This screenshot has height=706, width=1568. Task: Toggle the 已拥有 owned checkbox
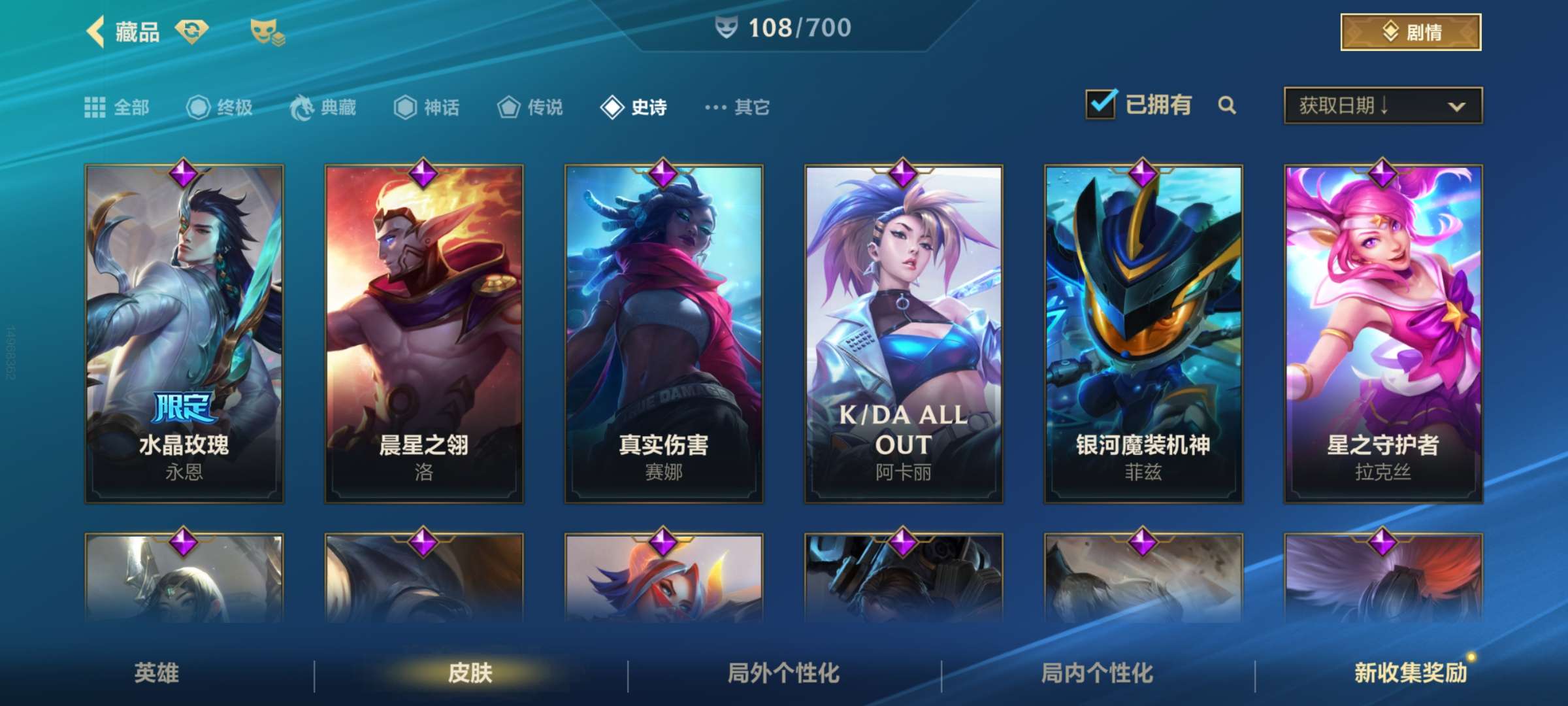point(1101,105)
